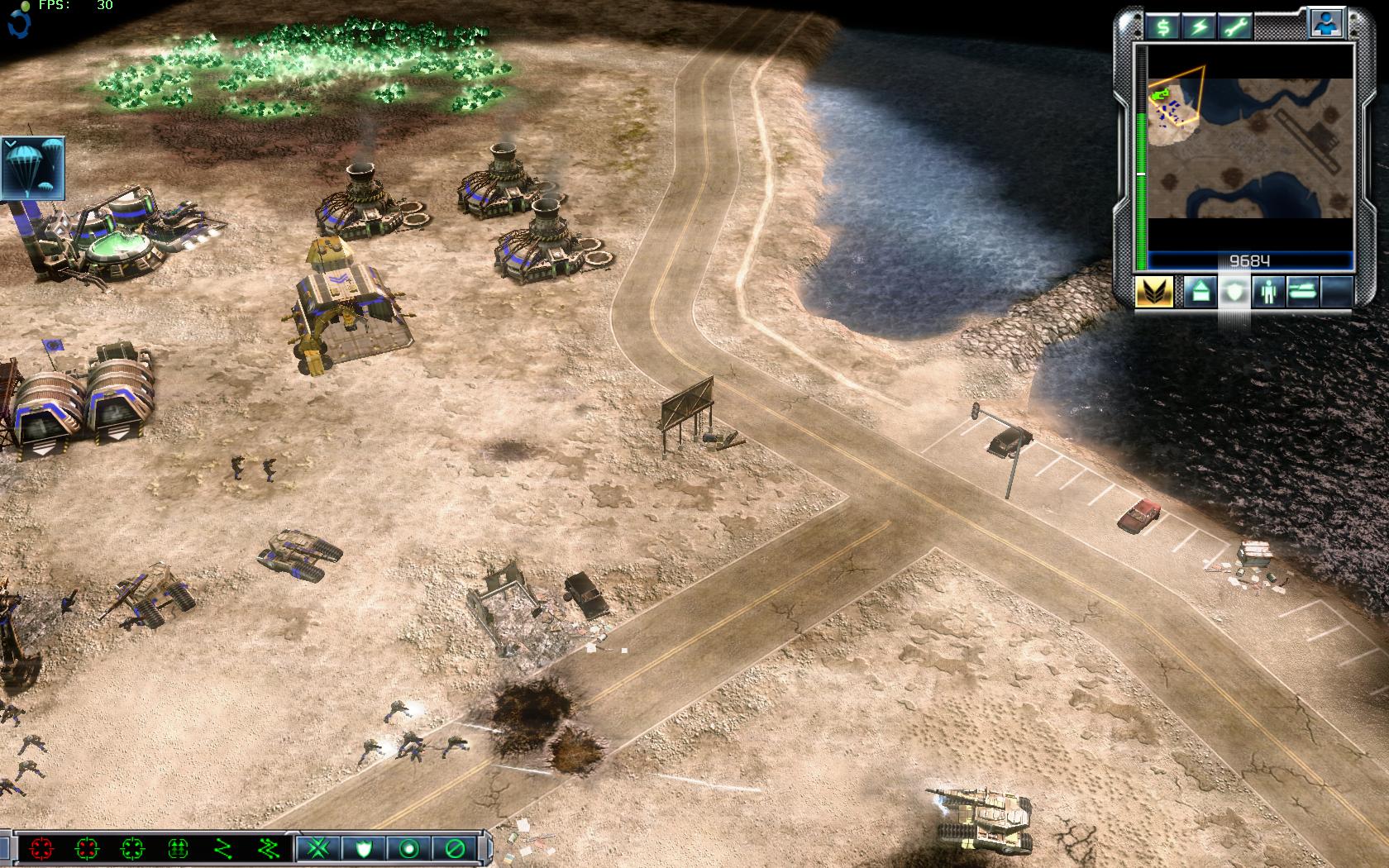Image resolution: width=1389 pixels, height=868 pixels.
Task: Select the triple green zigzag waypoint icon
Action: (x=269, y=847)
